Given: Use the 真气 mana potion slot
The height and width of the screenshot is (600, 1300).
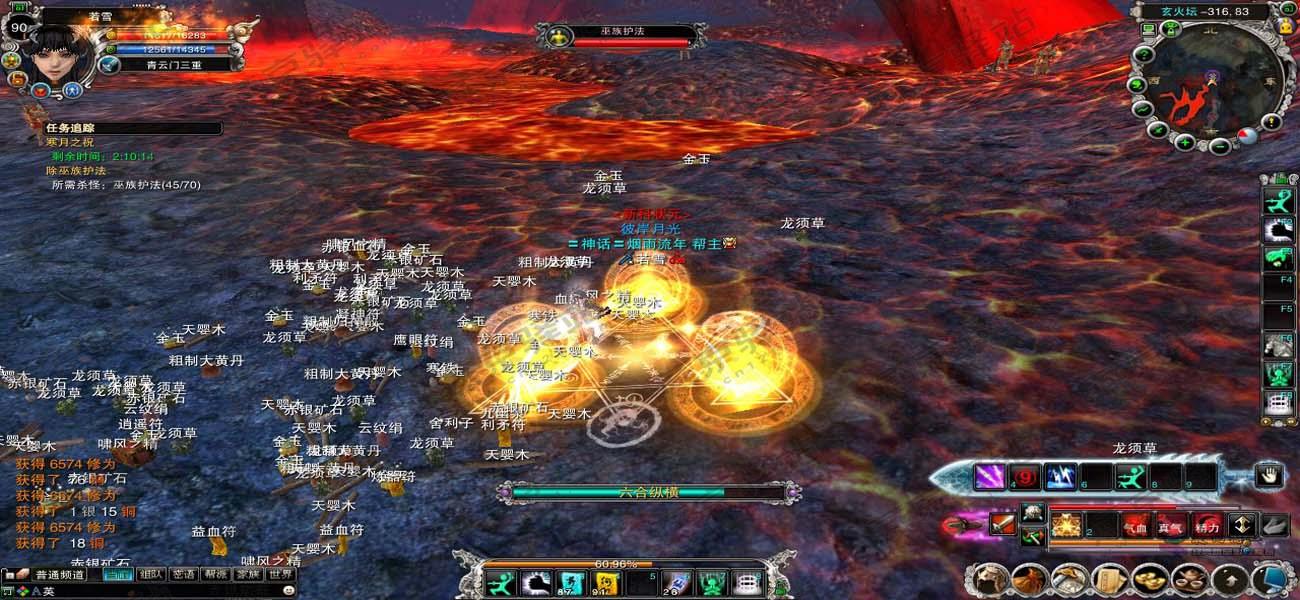Looking at the screenshot, I should [x=1171, y=525].
